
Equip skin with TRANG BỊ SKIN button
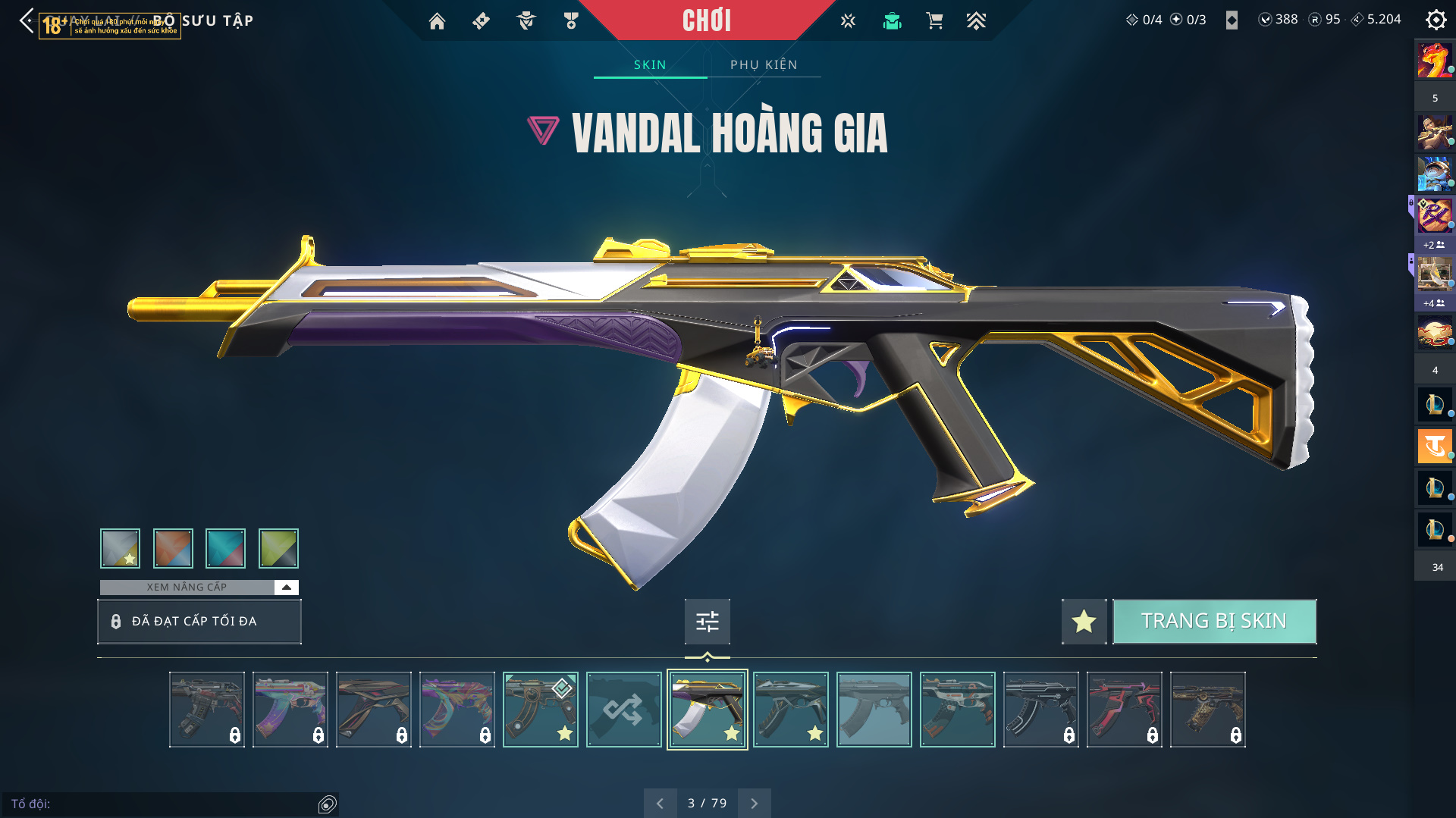pos(1214,621)
